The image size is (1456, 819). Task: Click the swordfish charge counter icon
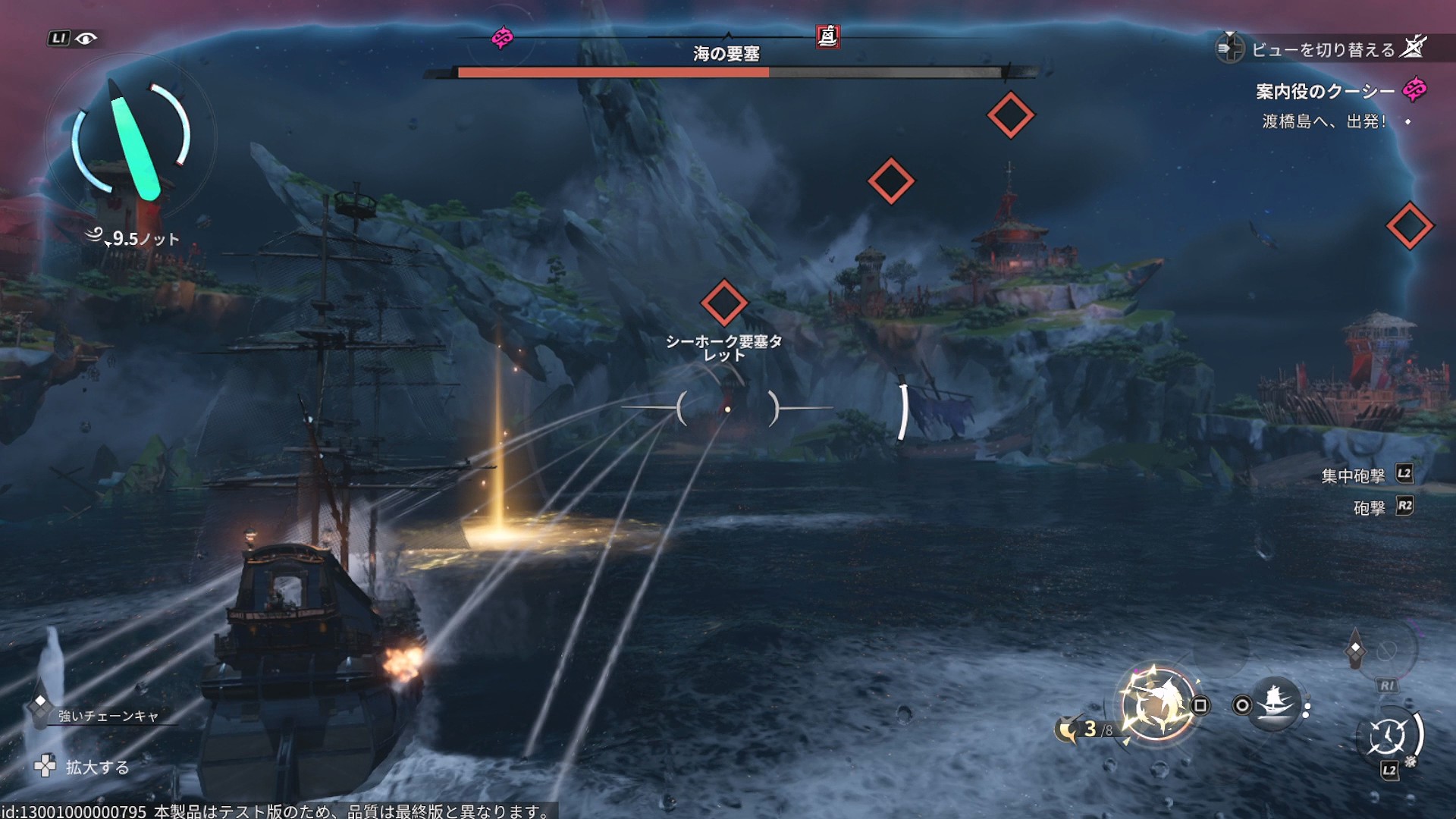click(x=1068, y=730)
